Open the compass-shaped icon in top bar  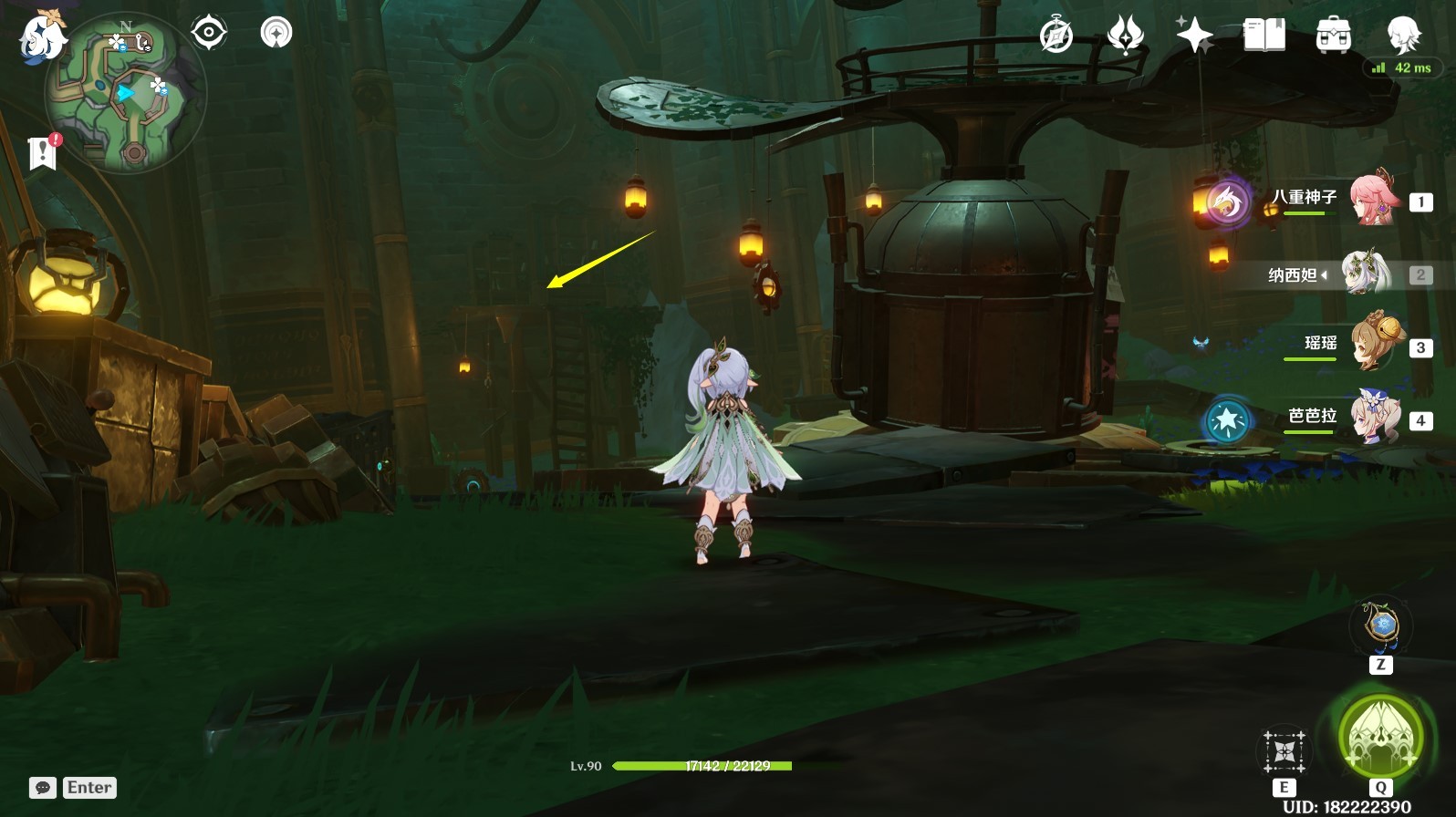click(x=1056, y=36)
